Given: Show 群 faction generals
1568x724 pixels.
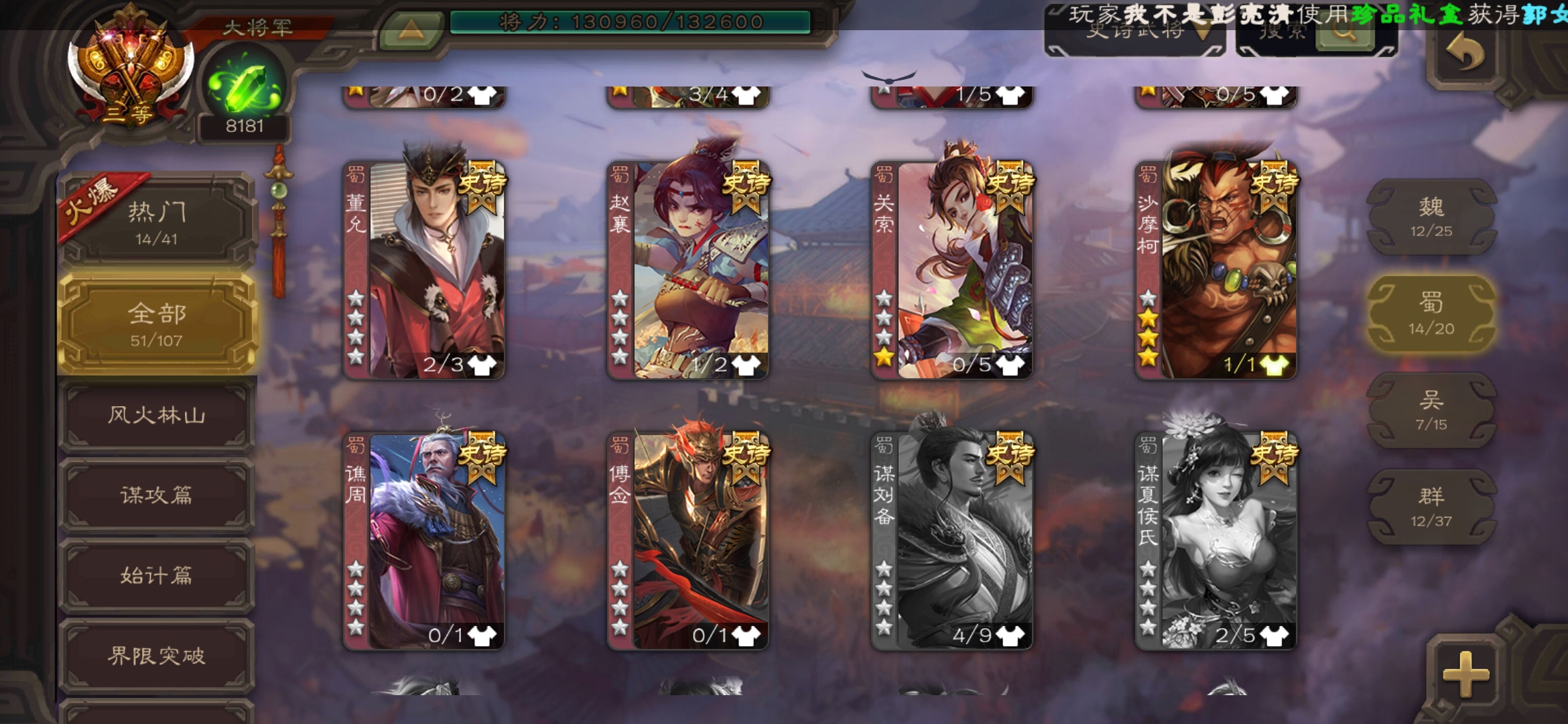Looking at the screenshot, I should [x=1431, y=507].
